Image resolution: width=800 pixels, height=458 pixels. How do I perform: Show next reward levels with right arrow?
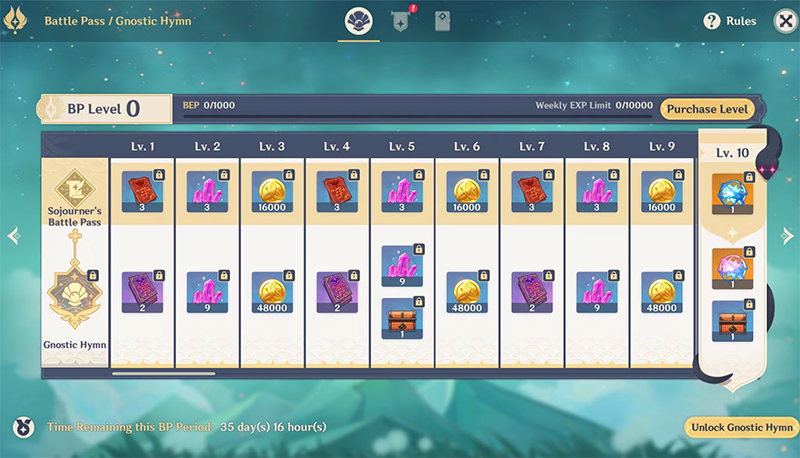coord(787,236)
